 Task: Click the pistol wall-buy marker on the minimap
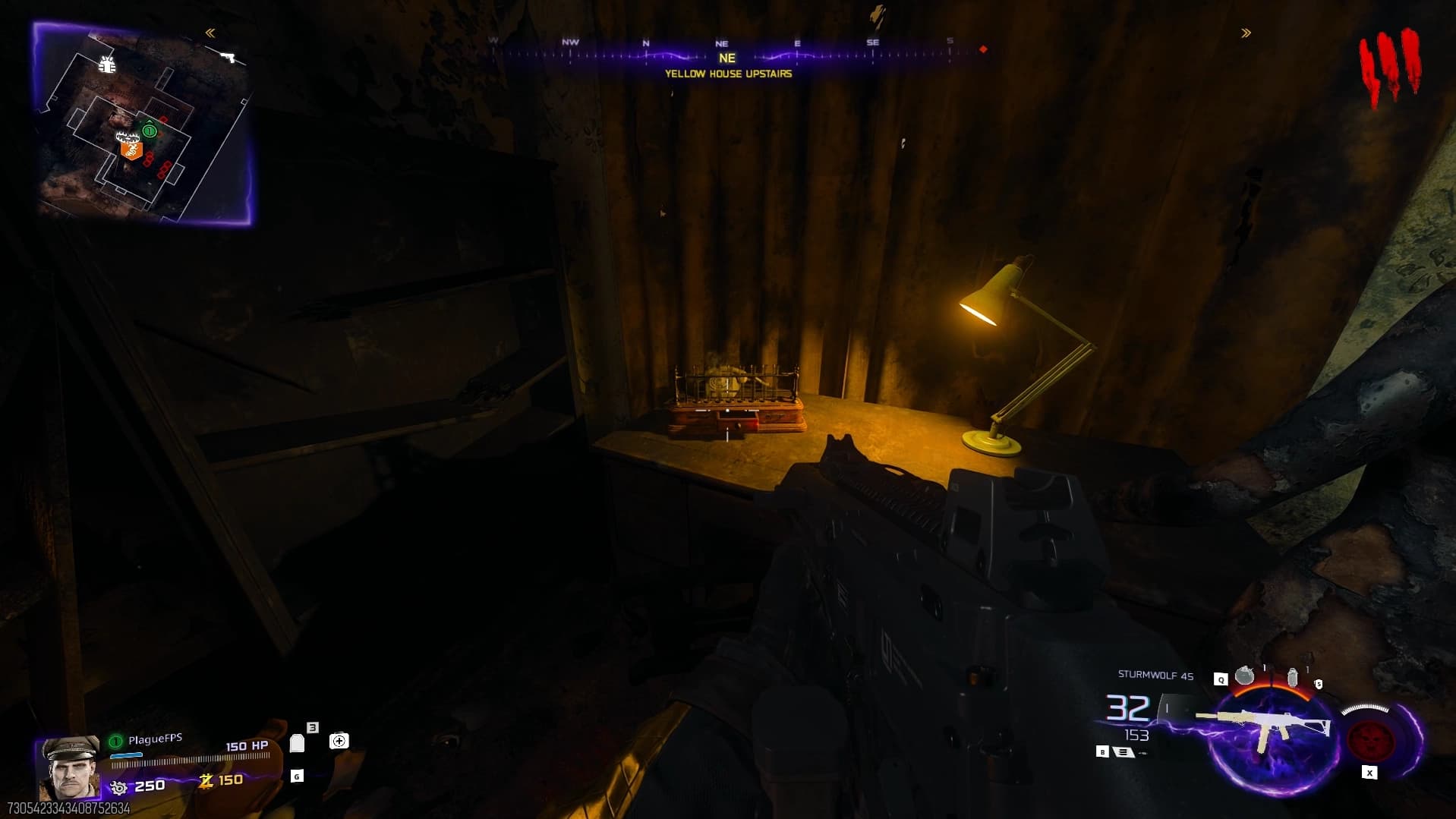(227, 56)
